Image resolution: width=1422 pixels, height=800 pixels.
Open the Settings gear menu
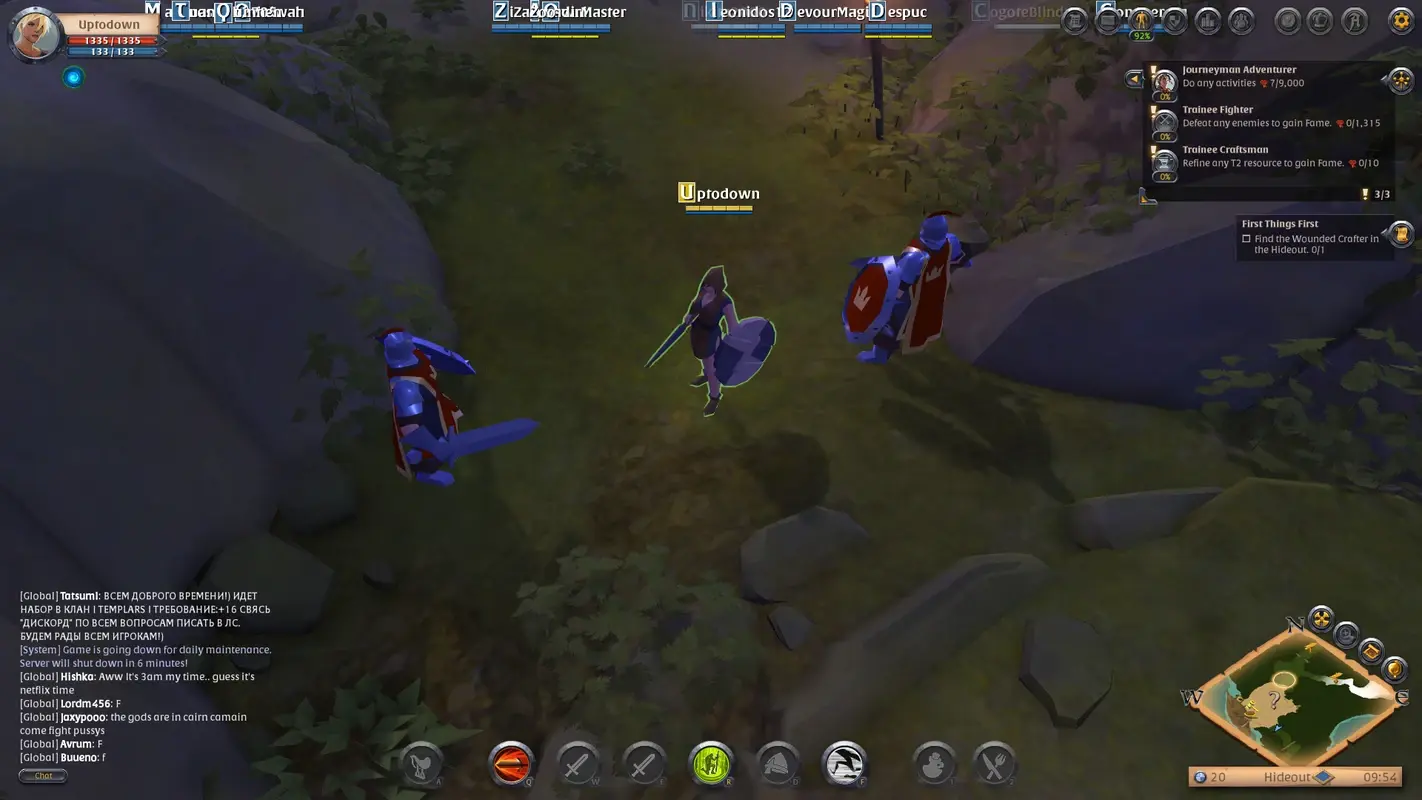coord(1401,20)
